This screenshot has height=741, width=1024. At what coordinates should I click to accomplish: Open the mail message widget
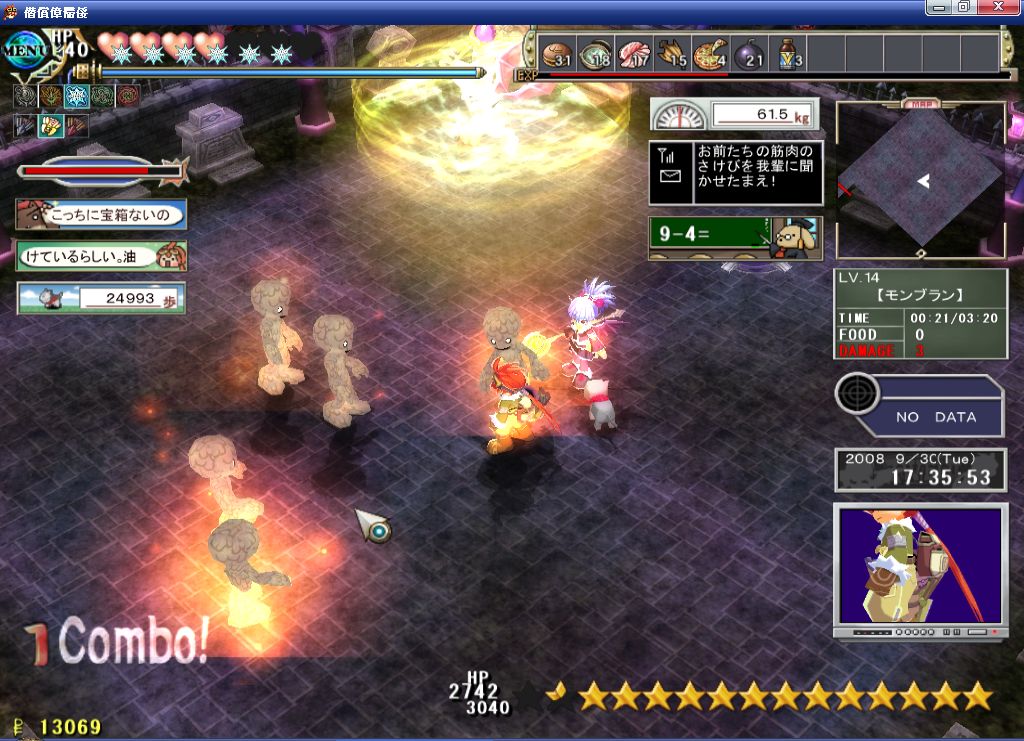click(x=735, y=172)
